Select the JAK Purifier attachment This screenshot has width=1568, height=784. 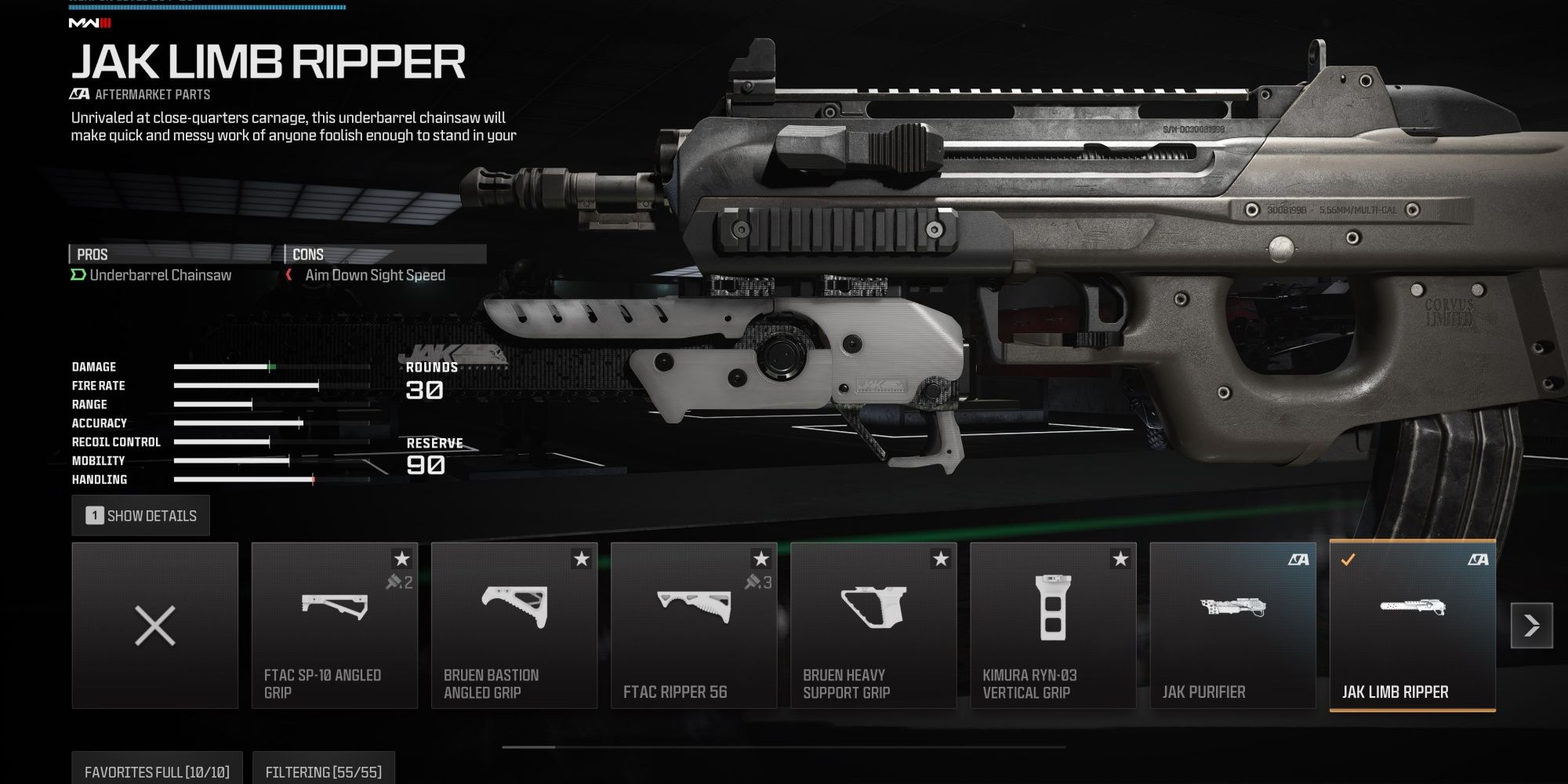click(x=1232, y=626)
